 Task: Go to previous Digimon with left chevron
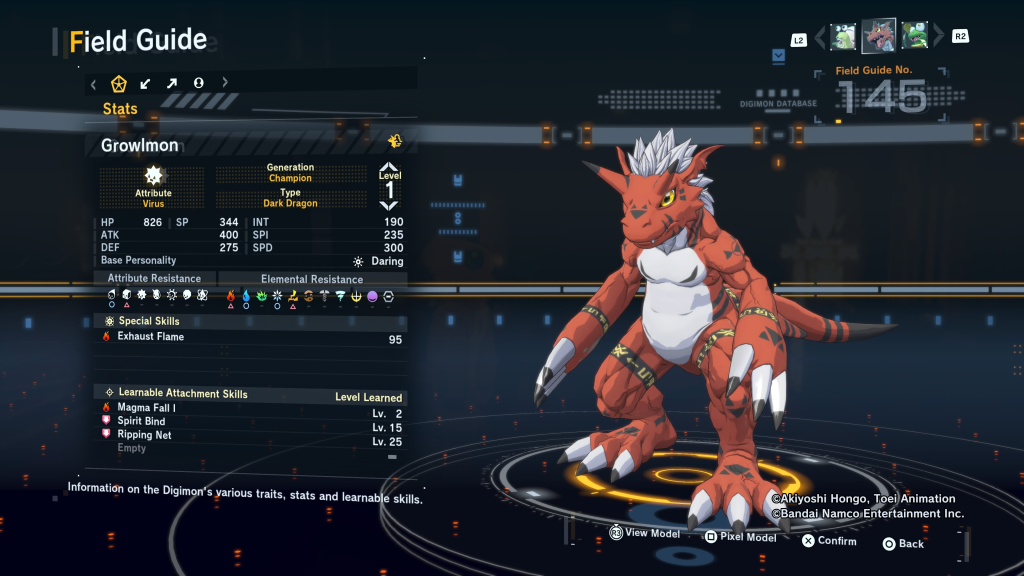click(821, 37)
